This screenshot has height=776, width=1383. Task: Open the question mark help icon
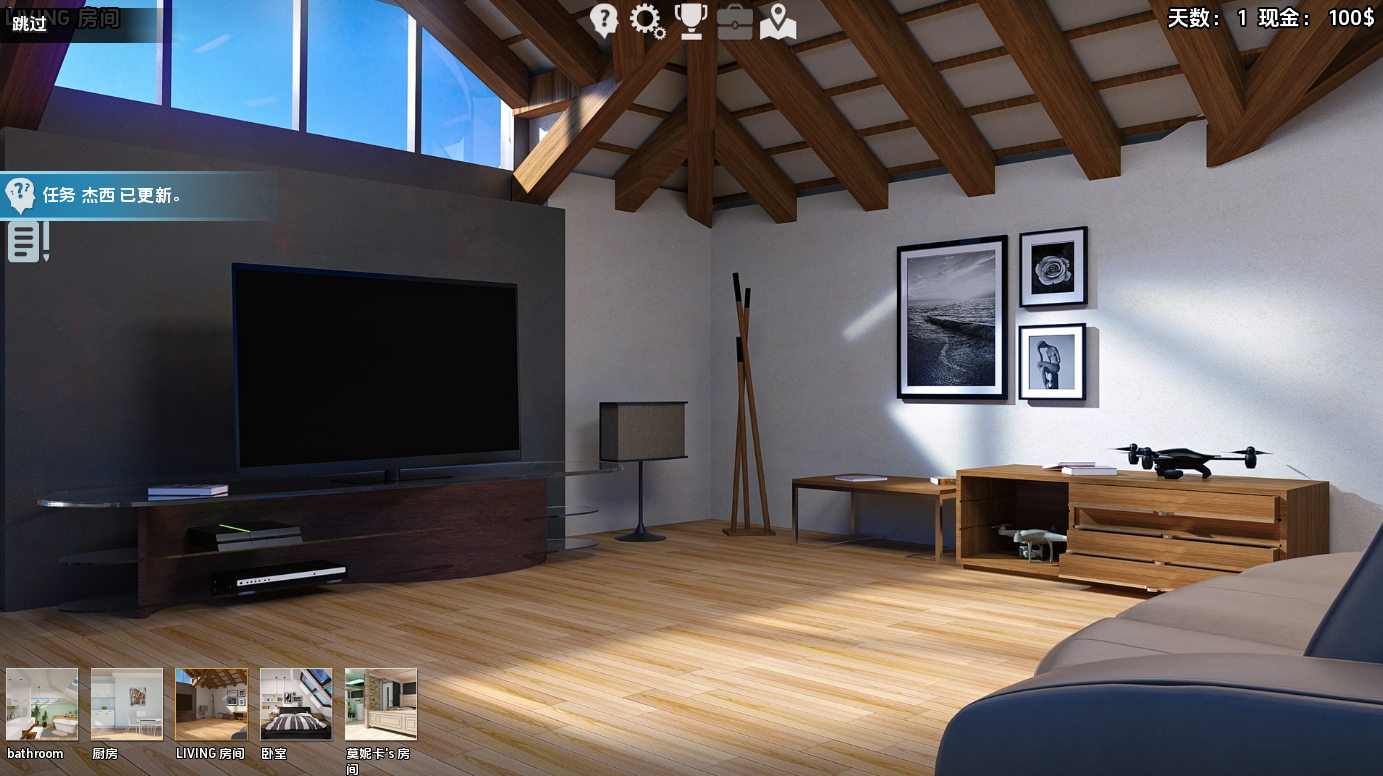(x=604, y=20)
